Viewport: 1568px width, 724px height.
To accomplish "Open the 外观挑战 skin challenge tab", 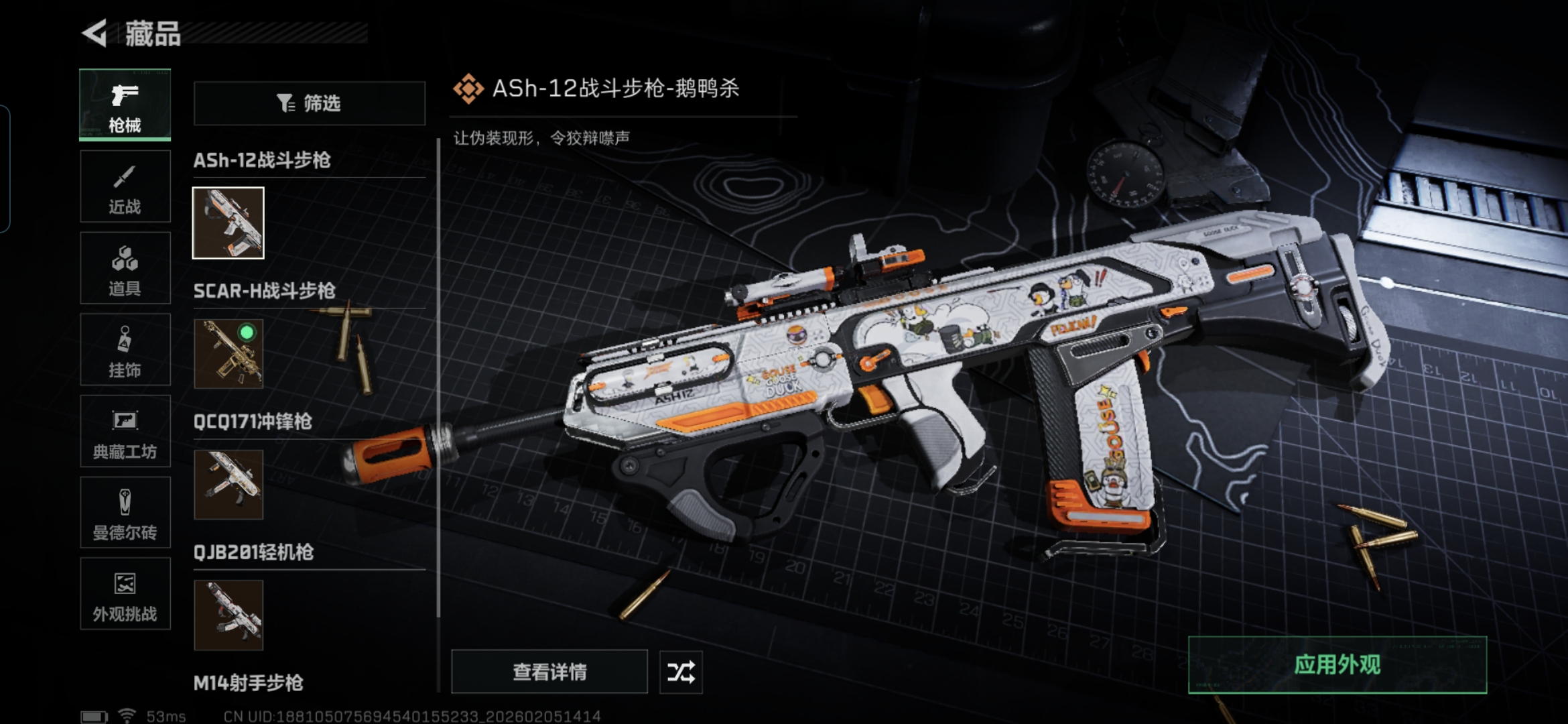I will 125,594.
